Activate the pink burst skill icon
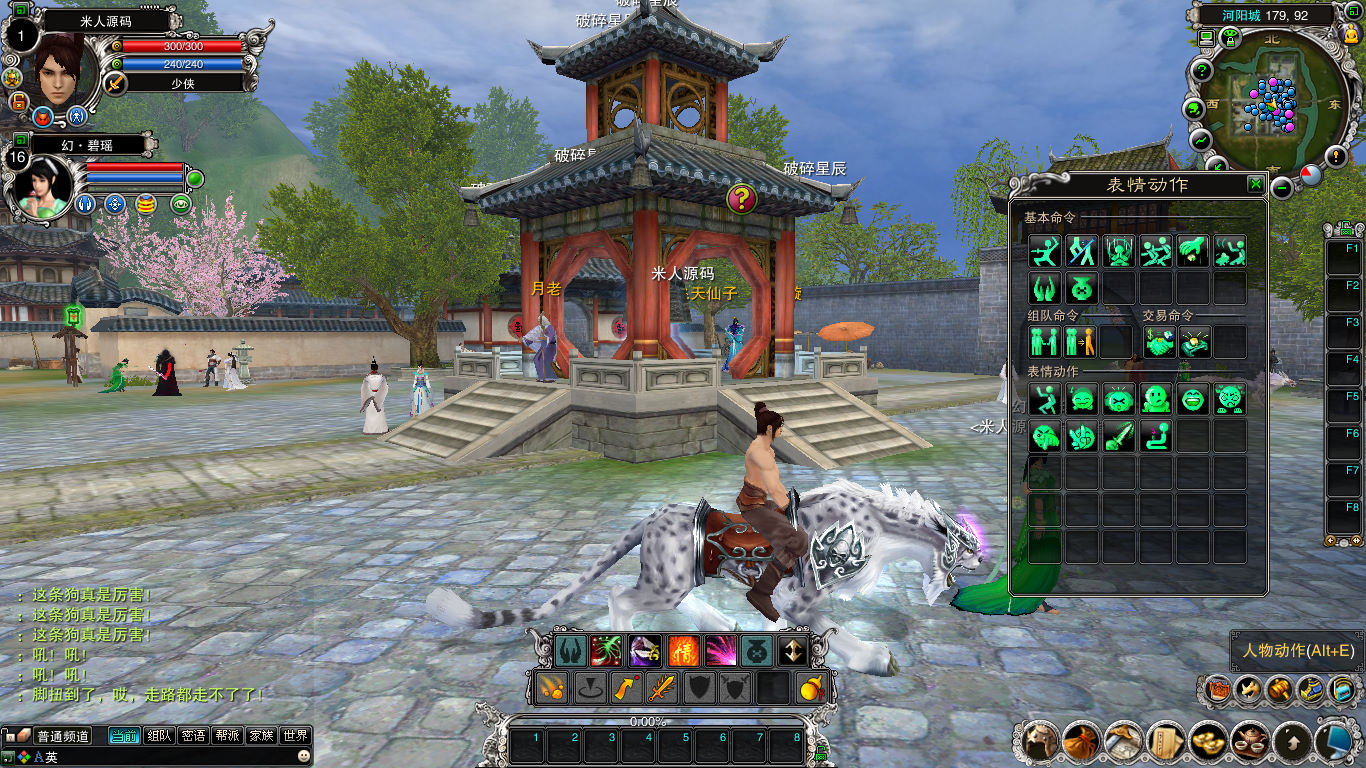 [720, 651]
